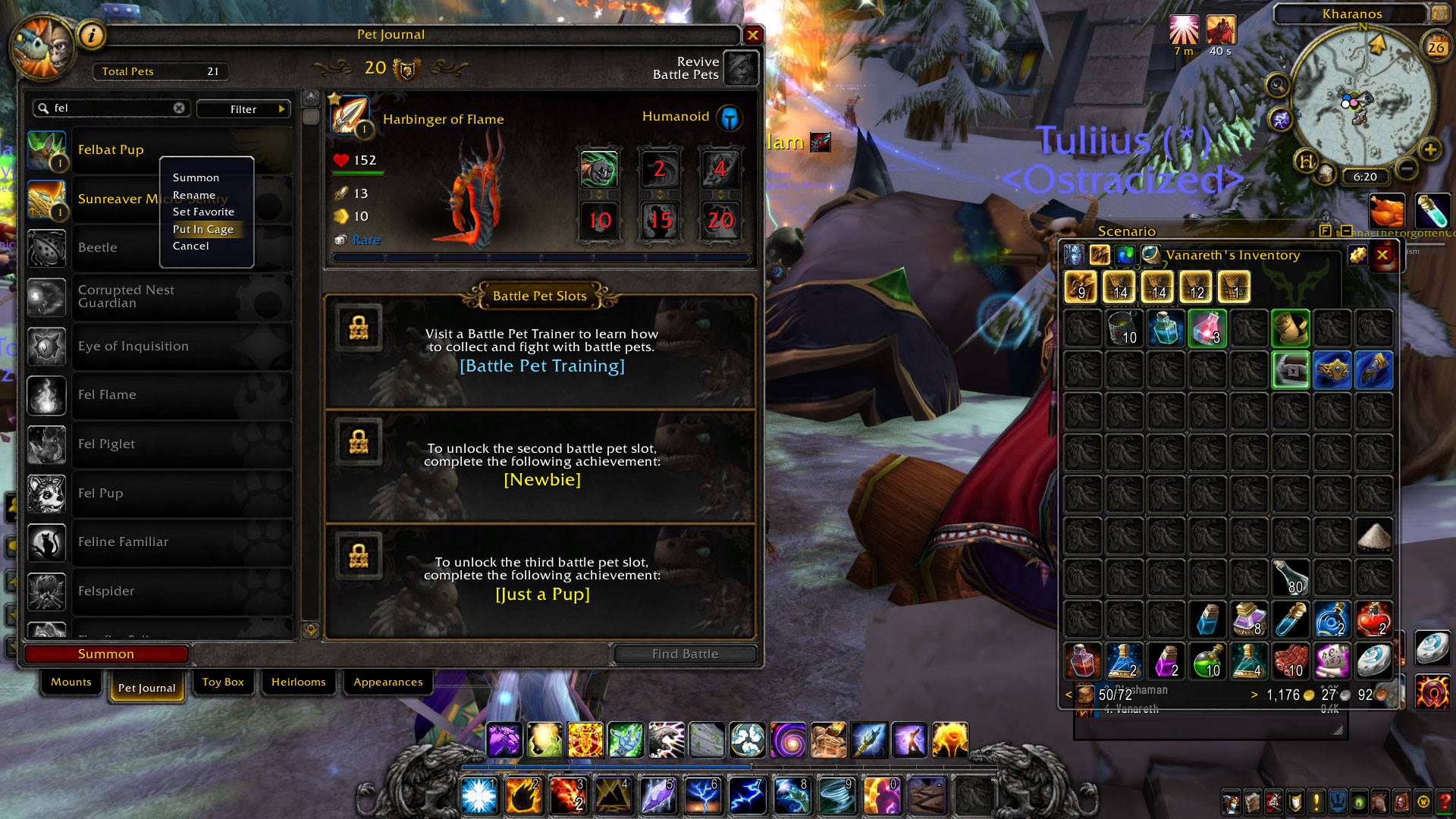Clear the pet search box text

179,108
